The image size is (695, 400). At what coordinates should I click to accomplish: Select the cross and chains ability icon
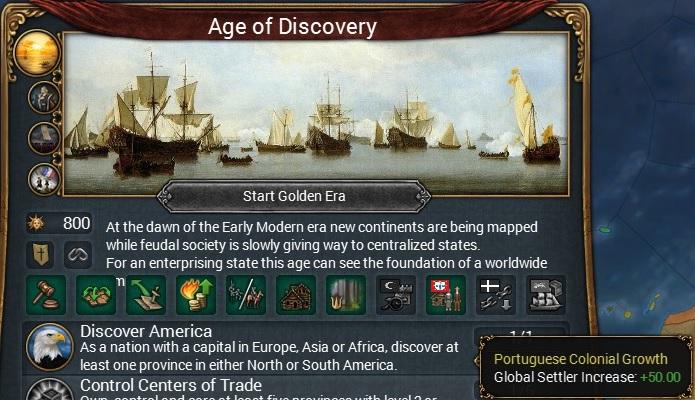[496, 295]
